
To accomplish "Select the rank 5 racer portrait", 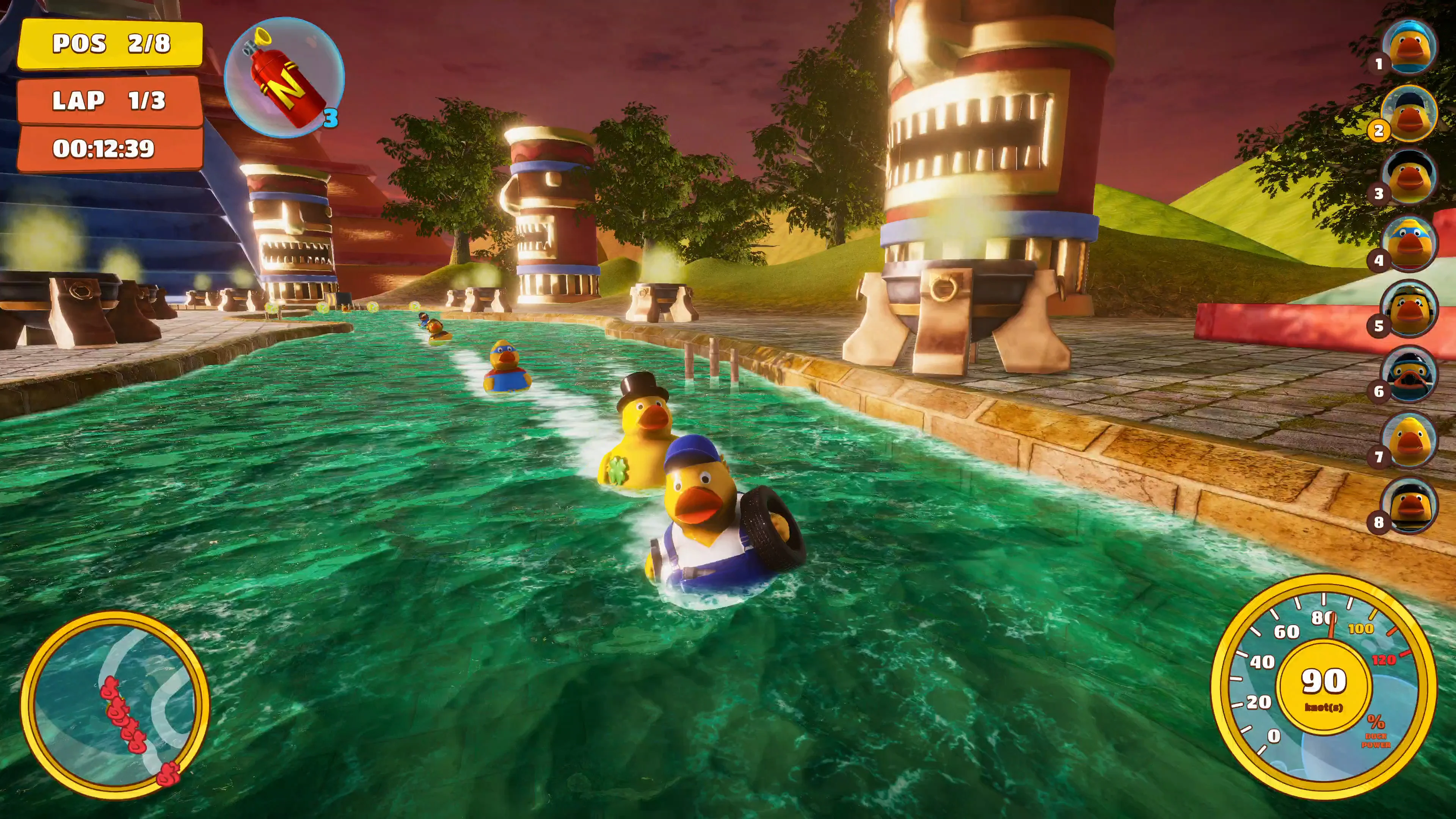I will pos(1409,309).
